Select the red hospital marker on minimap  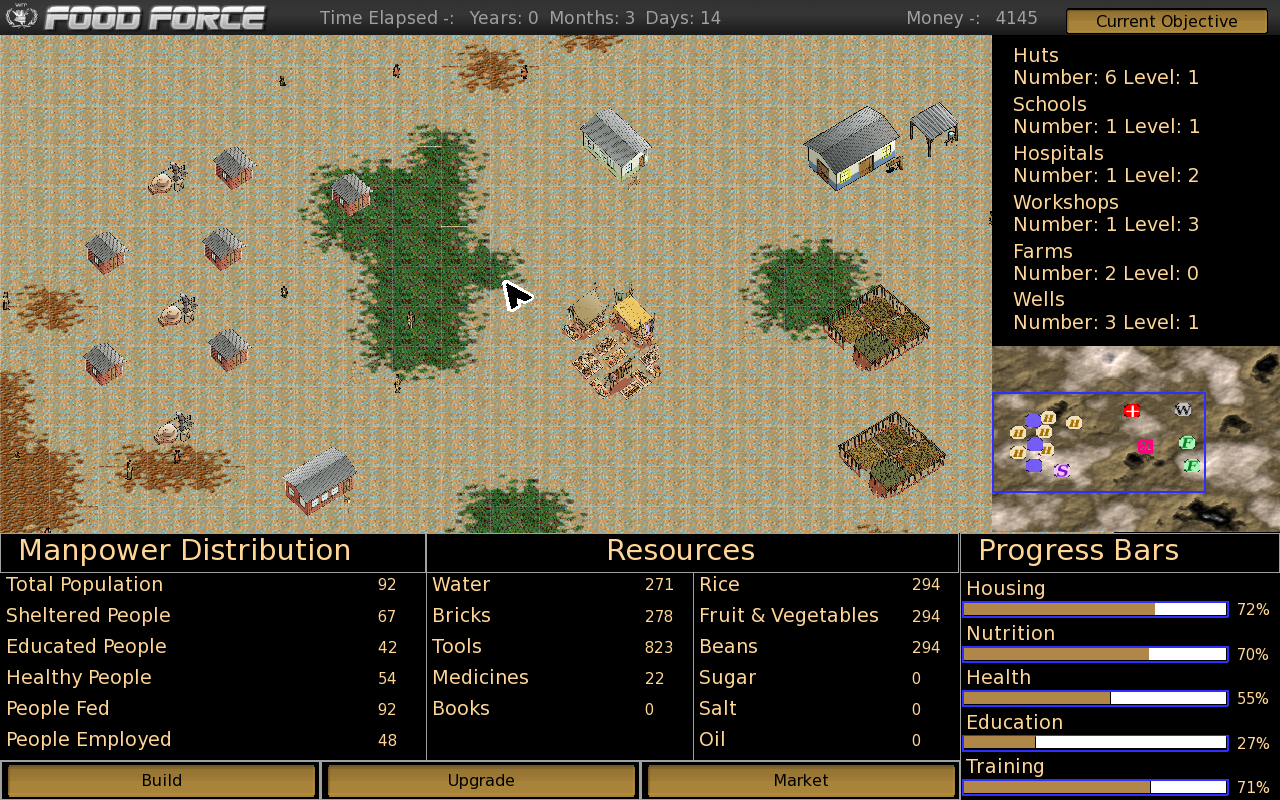1132,410
